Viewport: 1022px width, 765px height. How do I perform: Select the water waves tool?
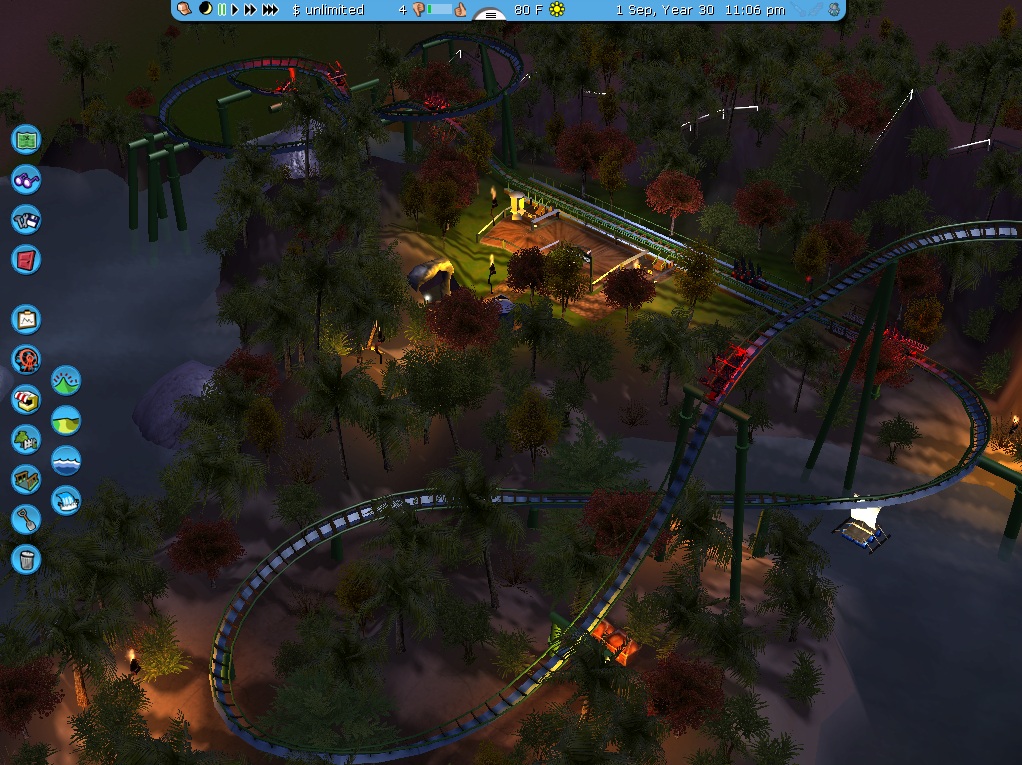pyautogui.click(x=66, y=460)
